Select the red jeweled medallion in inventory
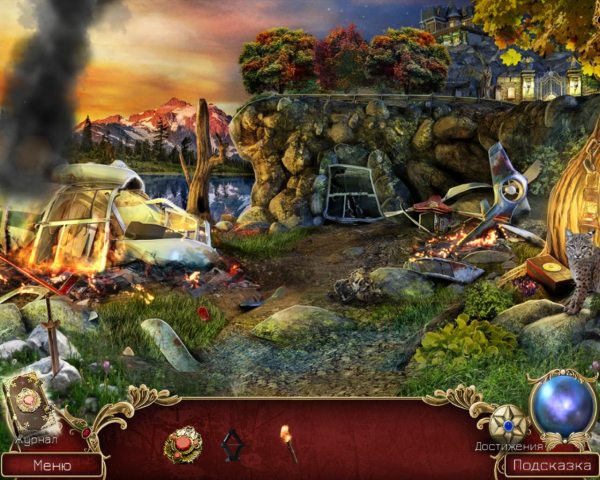600x480 pixels. click(x=183, y=442)
